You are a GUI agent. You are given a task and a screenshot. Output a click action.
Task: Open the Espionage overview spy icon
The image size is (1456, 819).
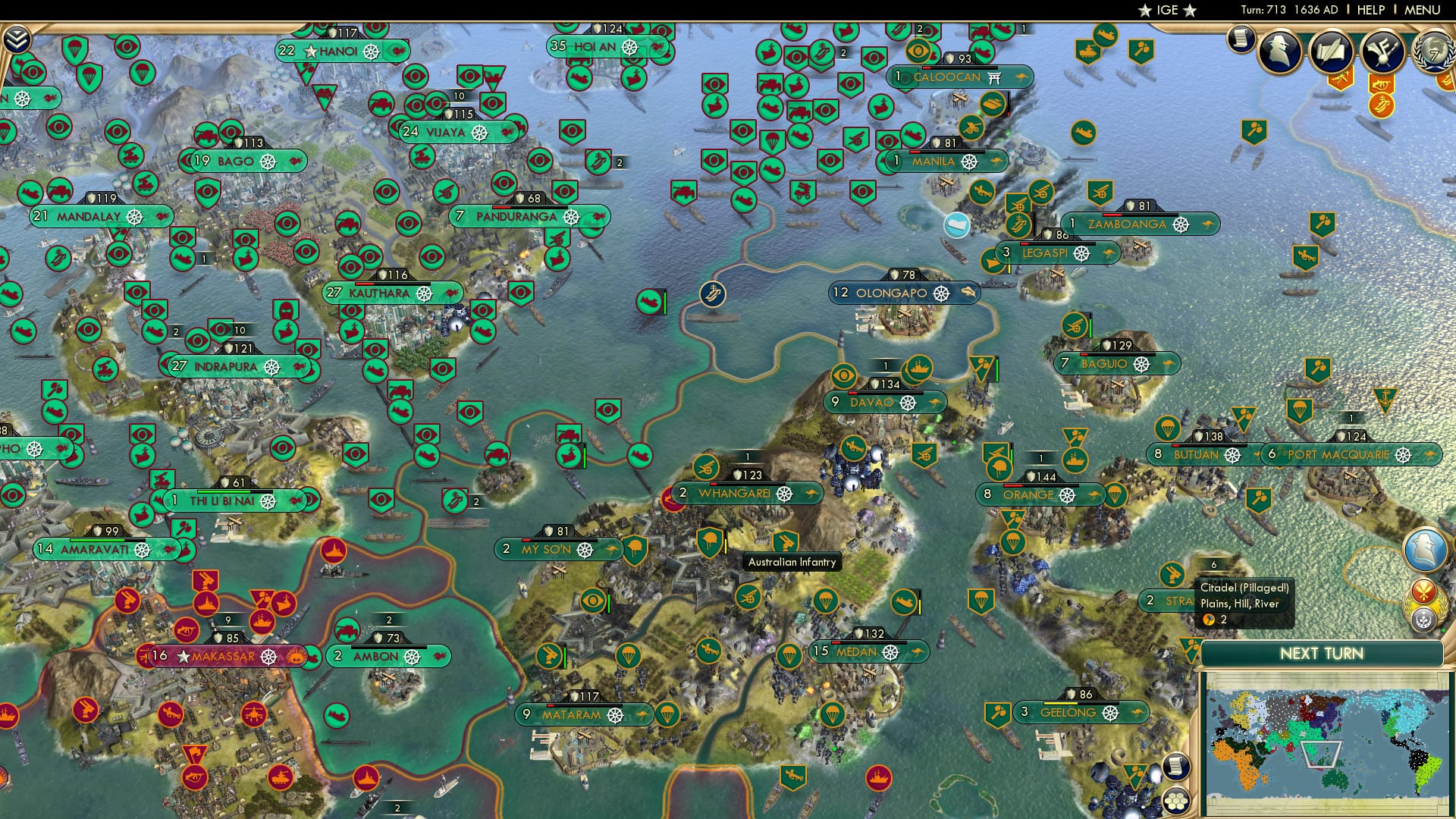click(1279, 52)
